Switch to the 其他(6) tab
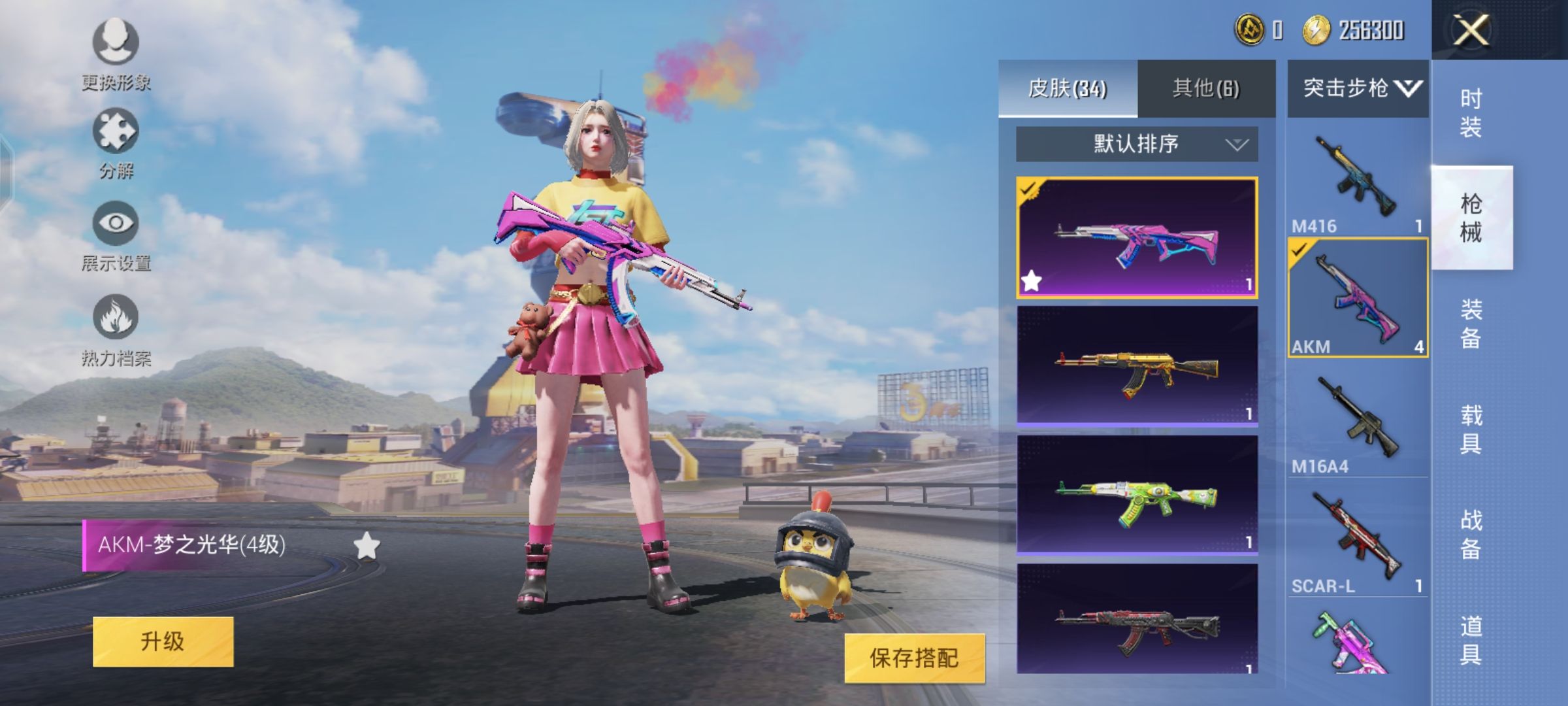Image resolution: width=1568 pixels, height=706 pixels. click(x=1206, y=88)
